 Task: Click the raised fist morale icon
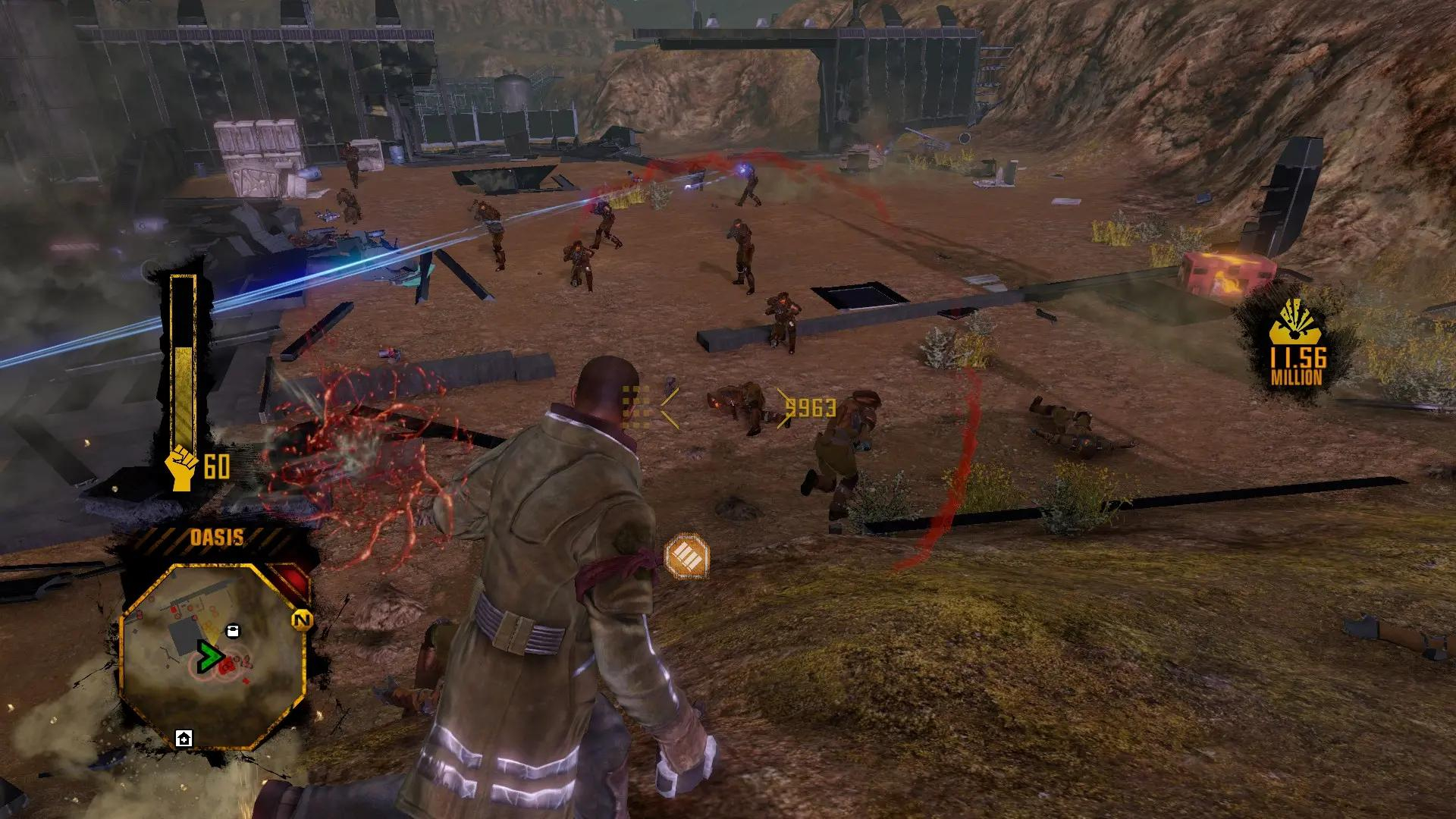click(183, 466)
